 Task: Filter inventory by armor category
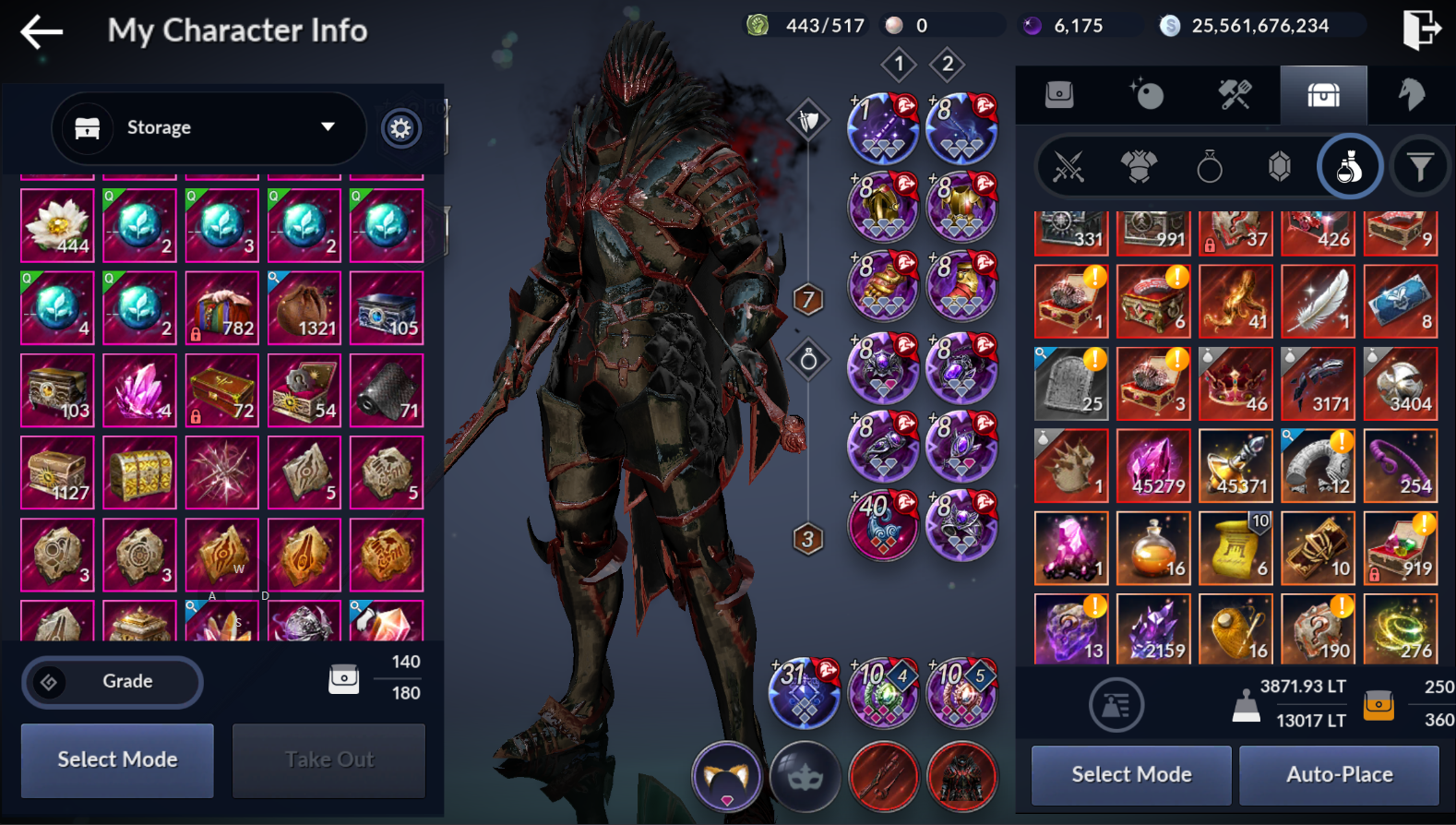(1139, 167)
